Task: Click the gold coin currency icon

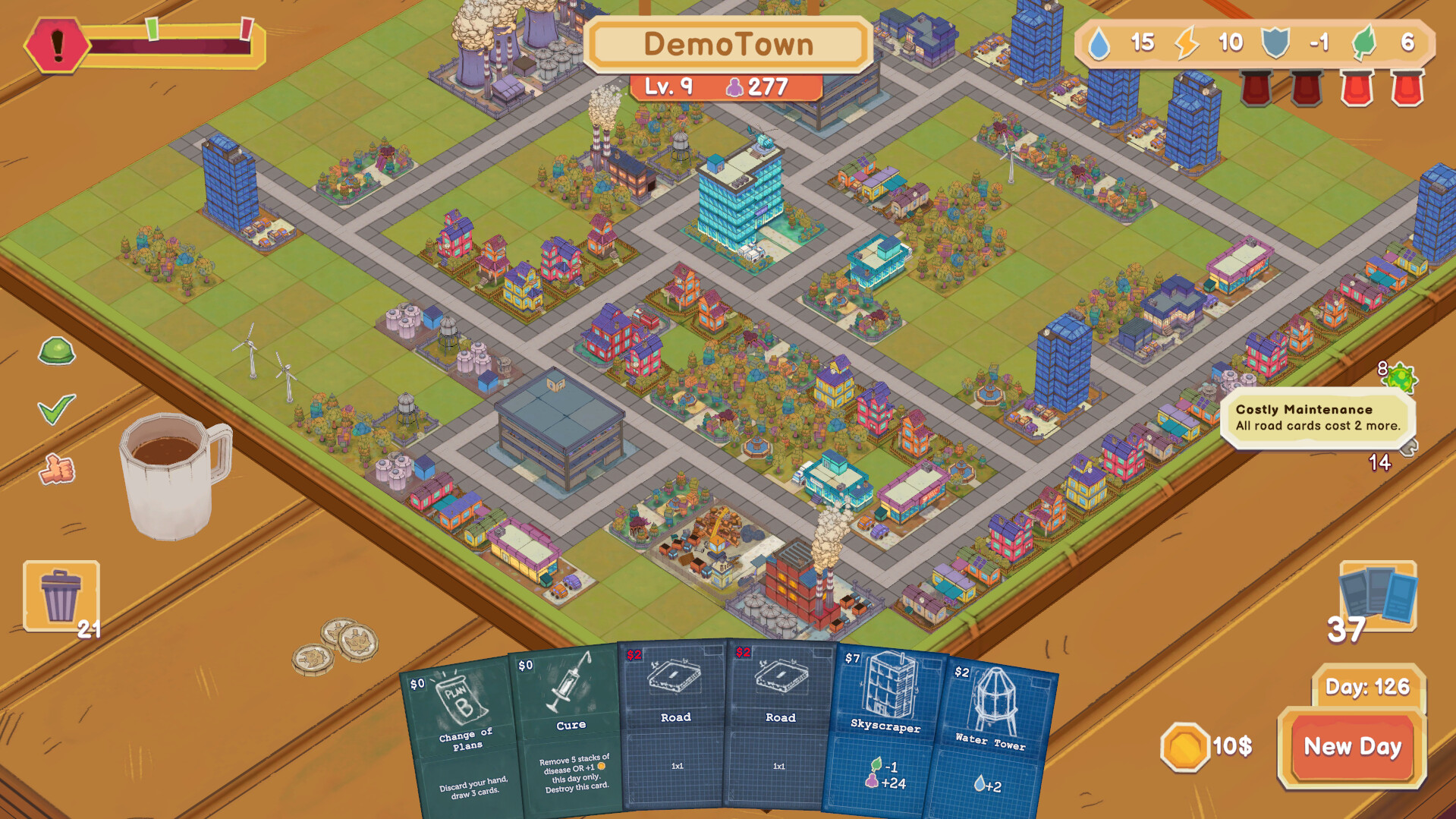Action: 1186,748
